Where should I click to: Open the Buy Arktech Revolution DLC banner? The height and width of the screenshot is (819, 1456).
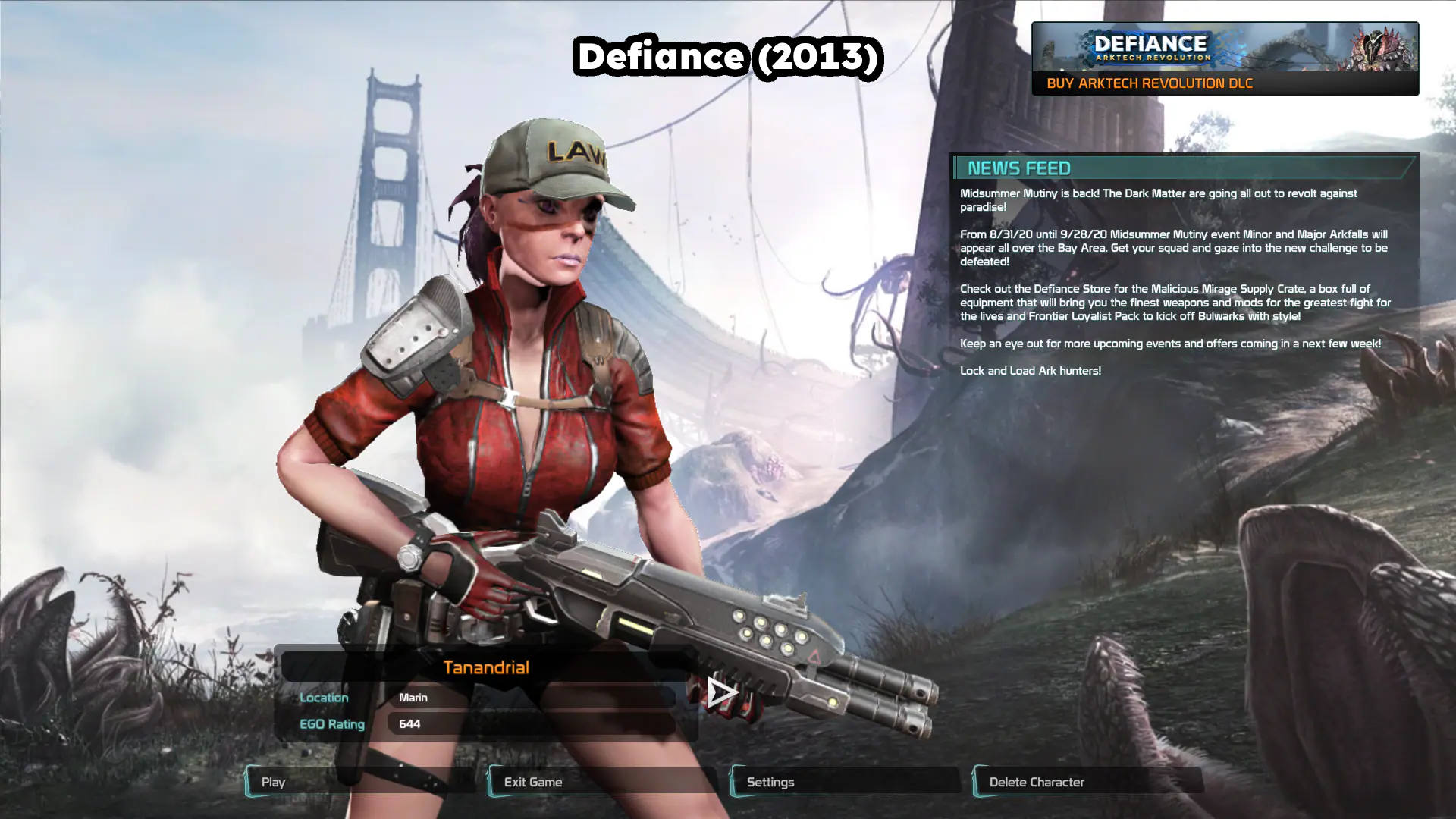click(1225, 59)
